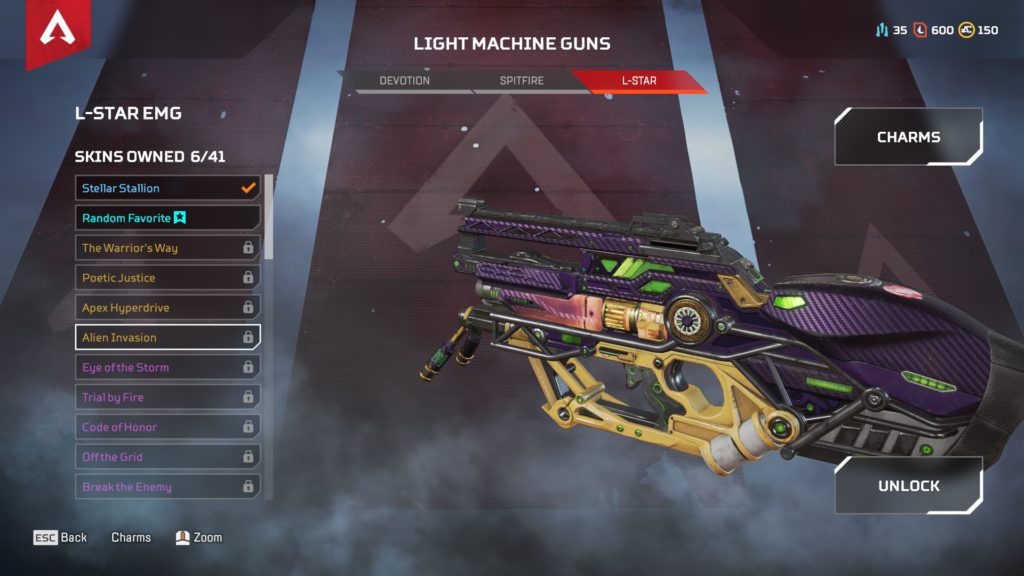Click the Apex Legends logo banner
This screenshot has height=576, width=1024.
coord(57,32)
